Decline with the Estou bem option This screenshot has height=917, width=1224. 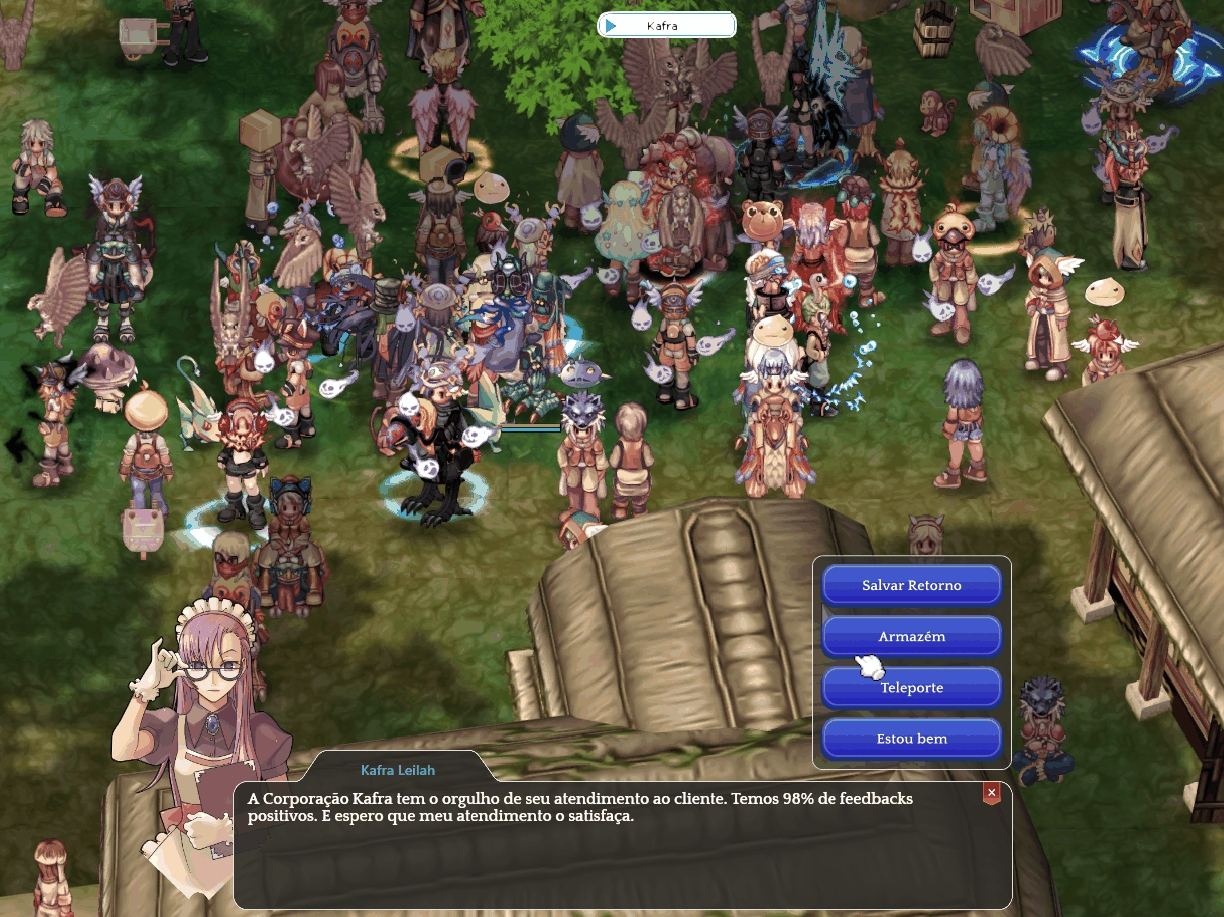pos(911,739)
